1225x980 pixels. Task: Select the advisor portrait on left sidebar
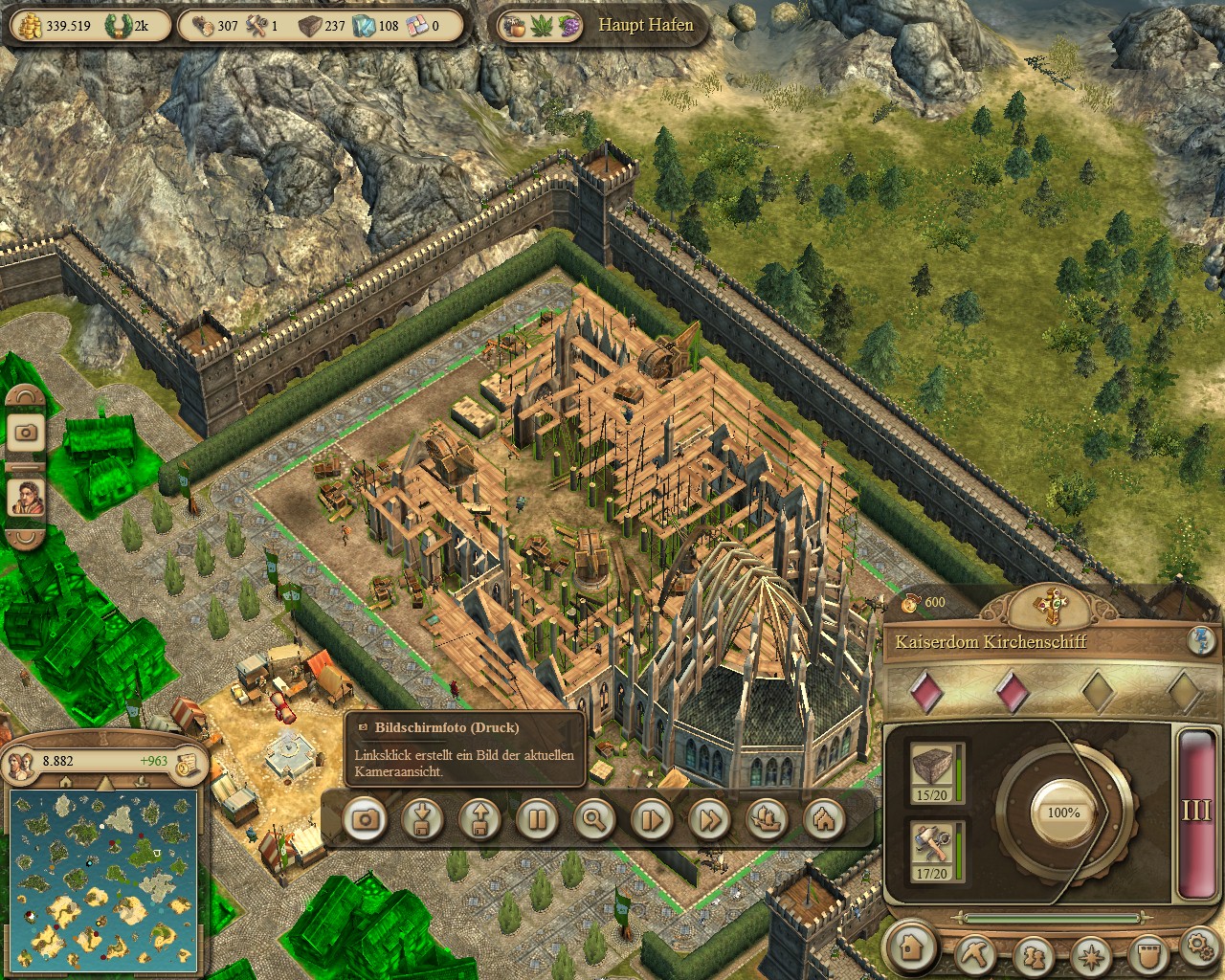(26, 497)
